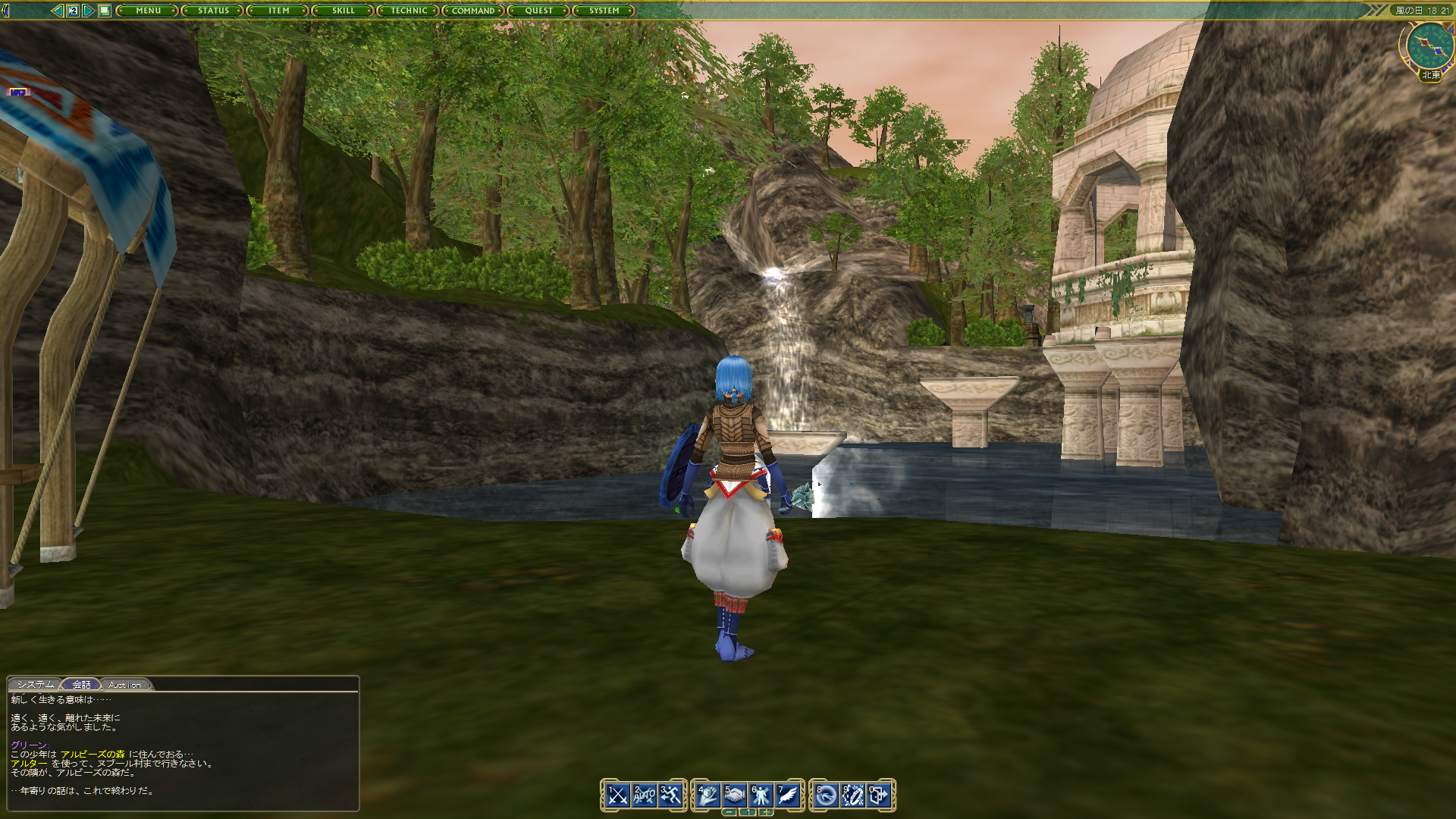This screenshot has height=819, width=1456.
Task: Click the plus button to increase hotbar page
Action: pos(766,811)
